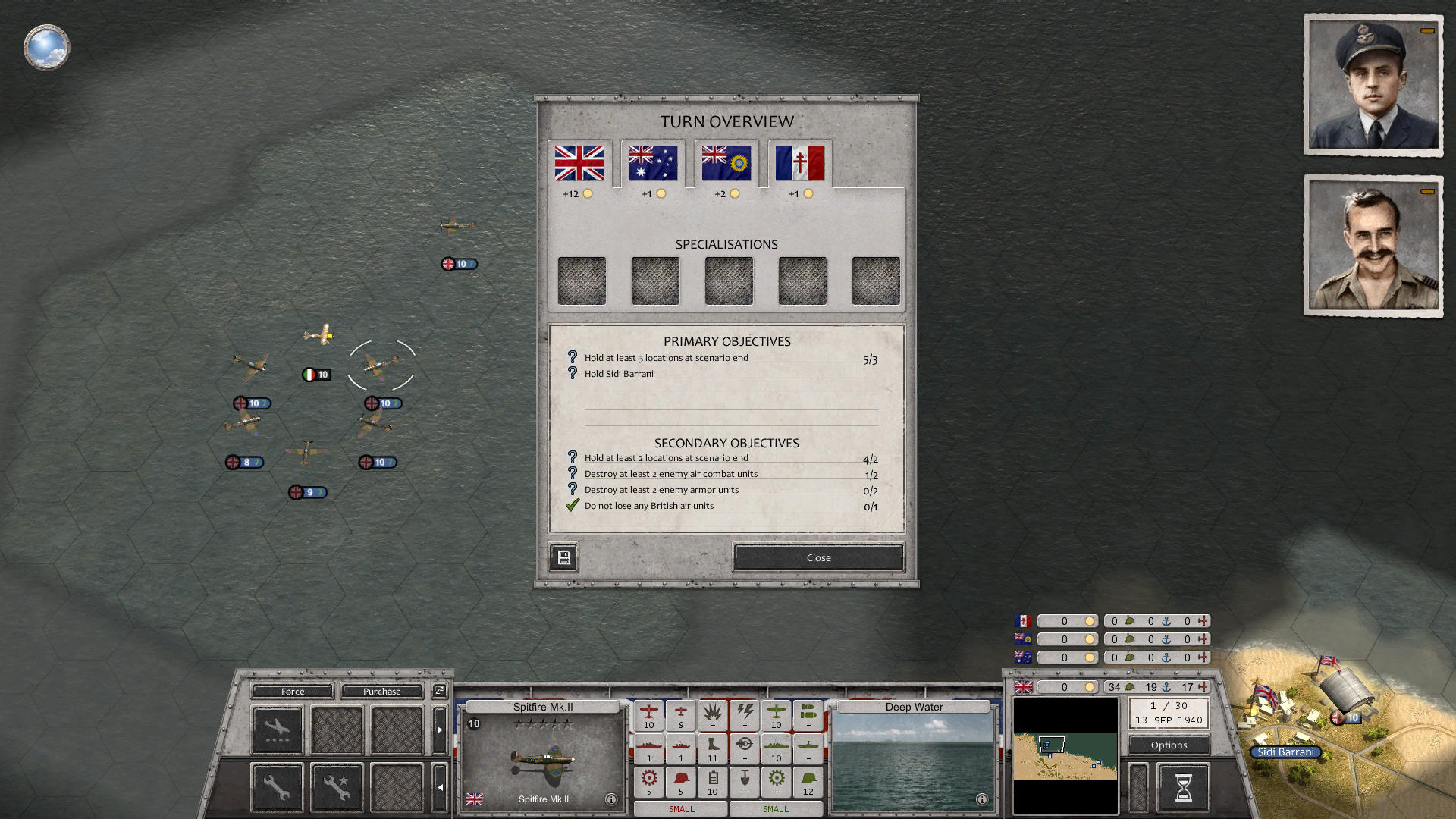Close the Turn Overview panel
This screenshot has width=1456, height=819.
817,557
